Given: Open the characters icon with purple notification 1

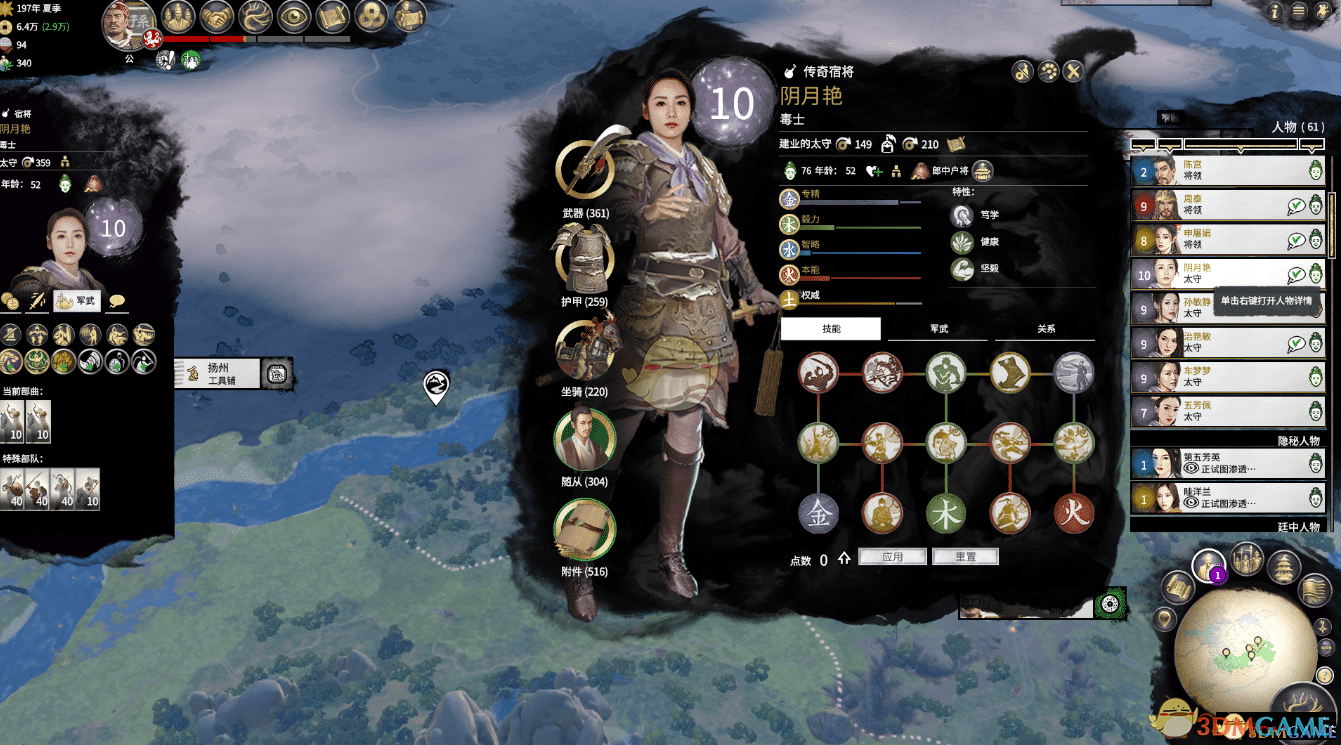Looking at the screenshot, I should click(x=1207, y=565).
